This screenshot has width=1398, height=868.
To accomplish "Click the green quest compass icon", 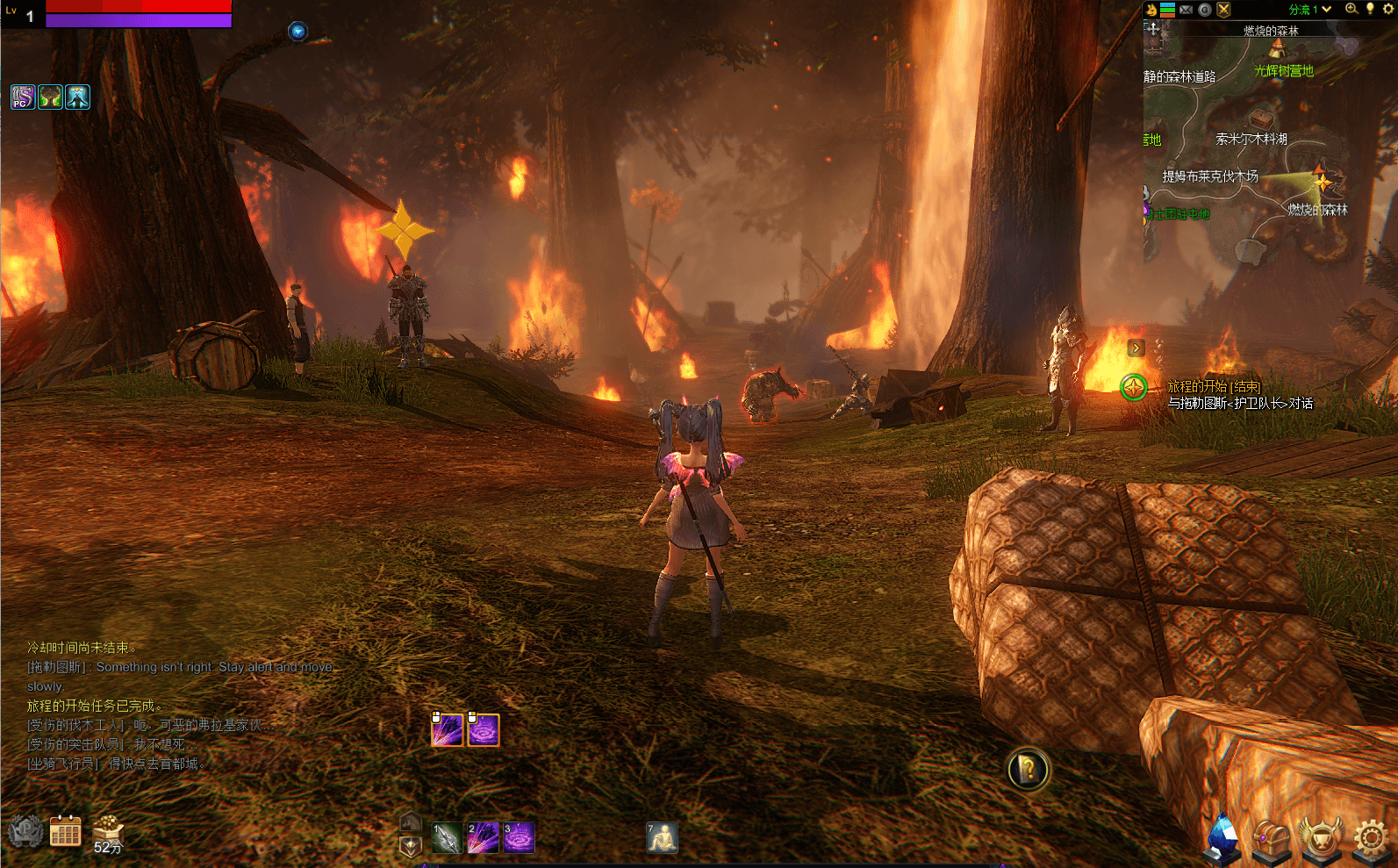I will pyautogui.click(x=1134, y=387).
